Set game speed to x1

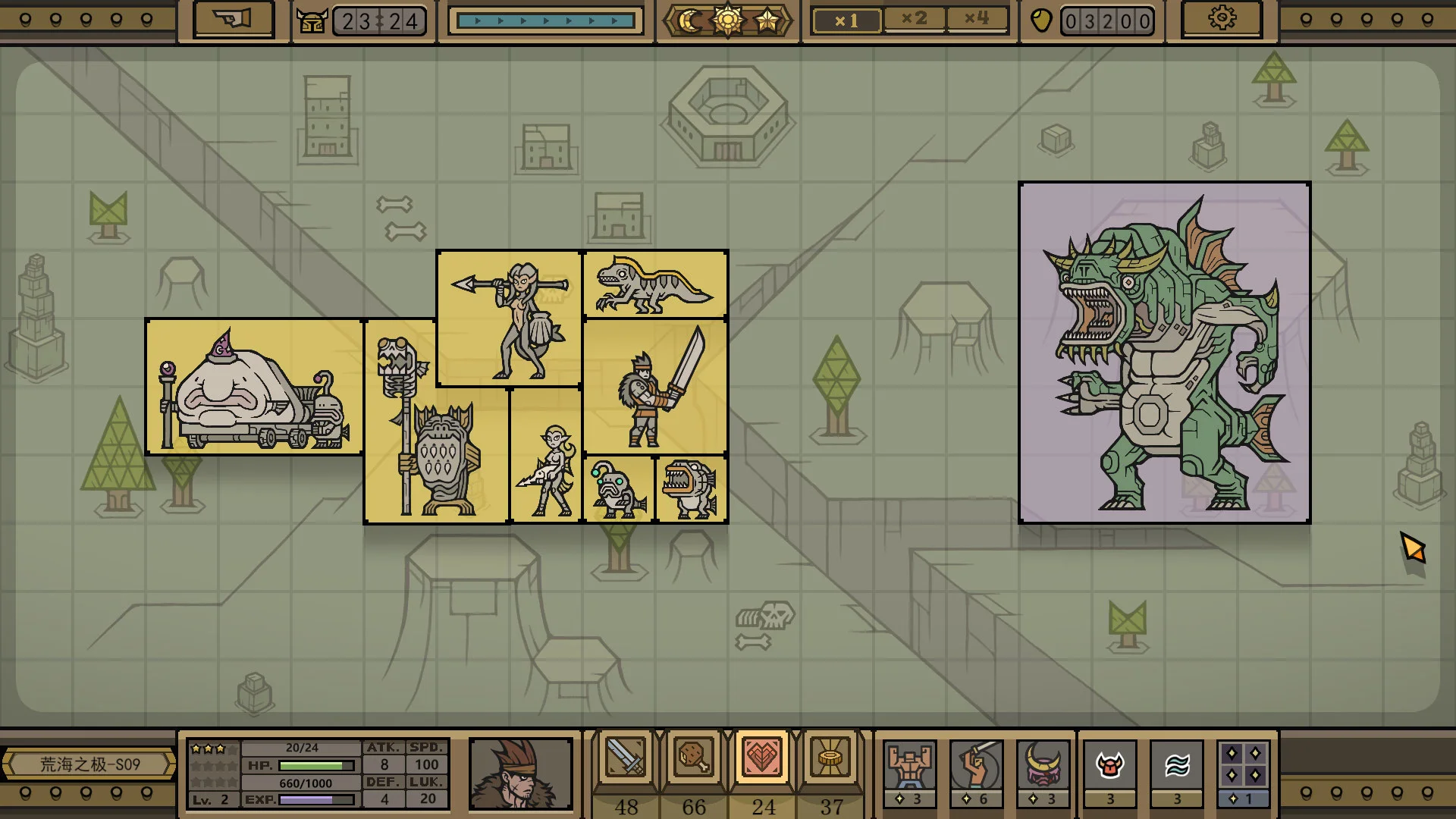click(846, 20)
